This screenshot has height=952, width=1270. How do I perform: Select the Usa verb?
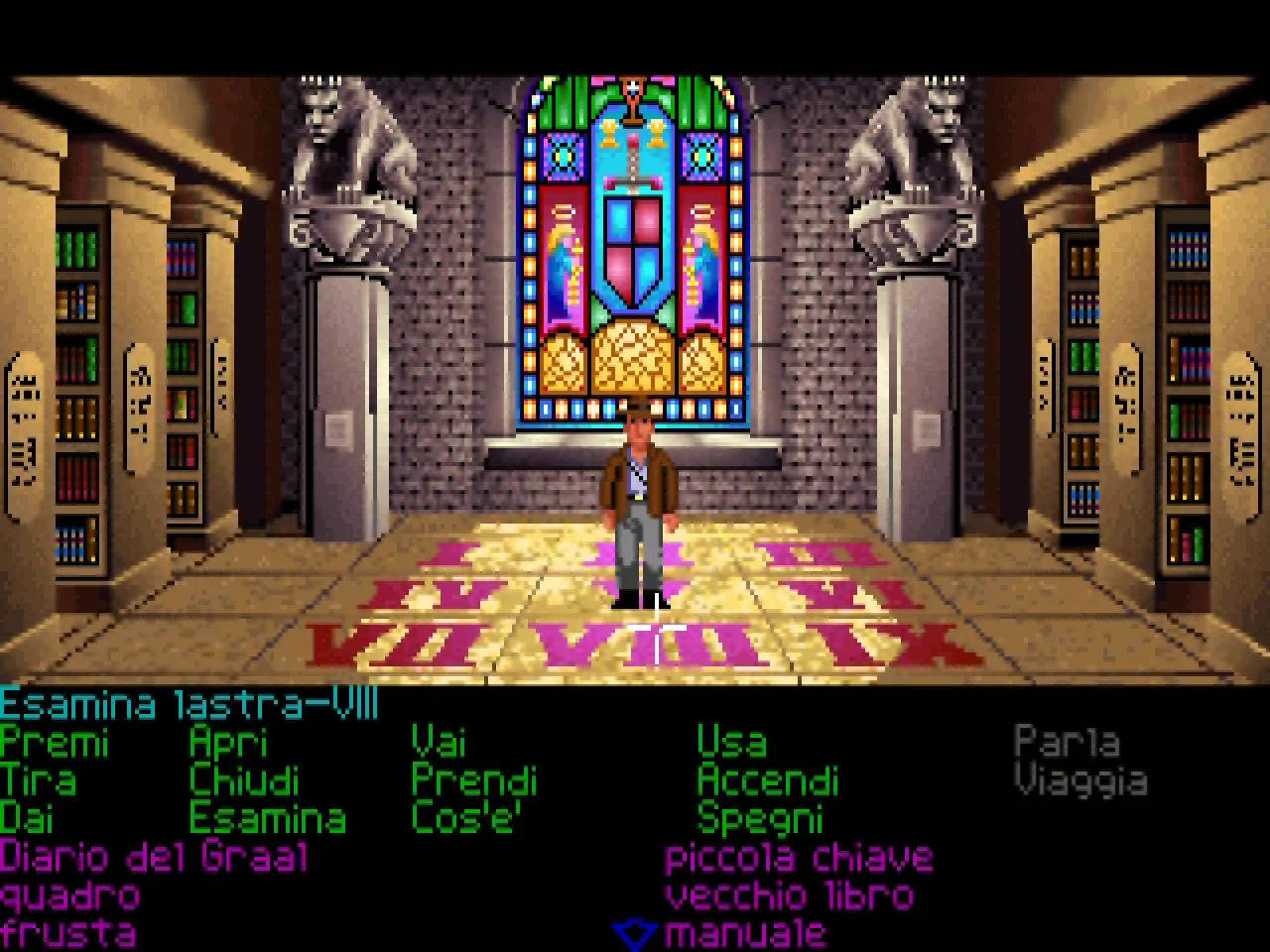click(x=731, y=744)
